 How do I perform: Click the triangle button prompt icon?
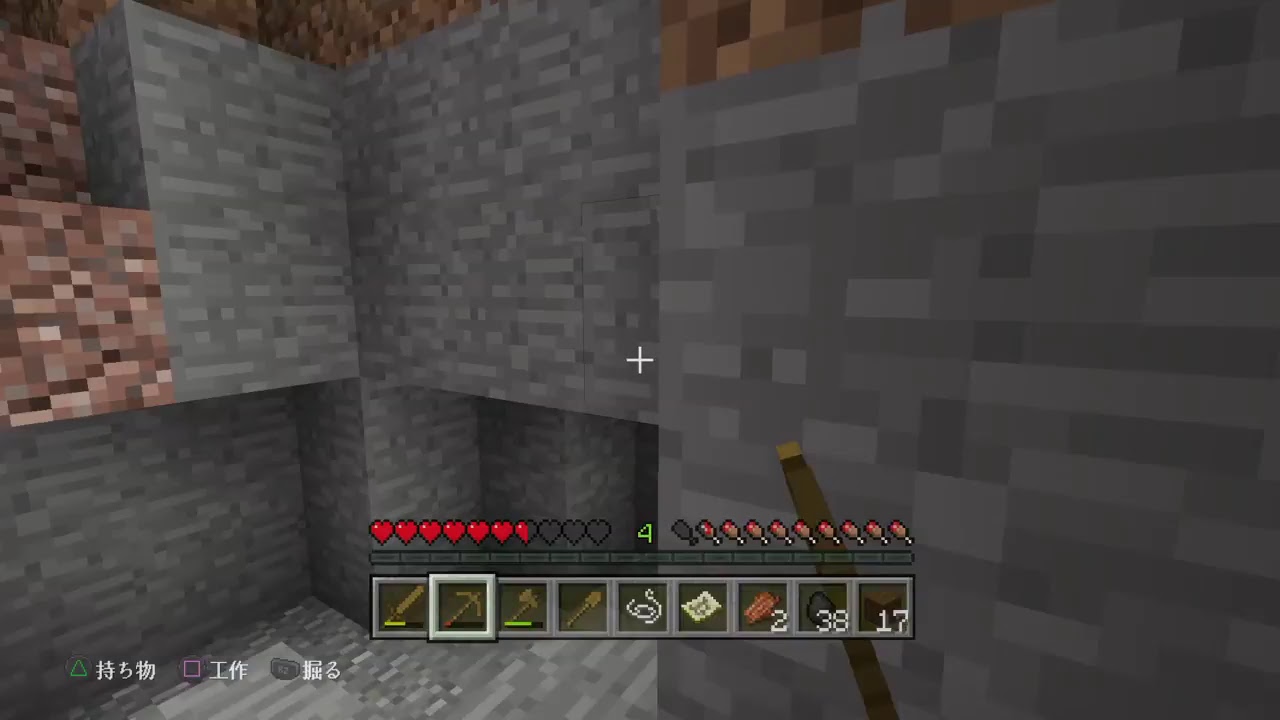[x=78, y=670]
